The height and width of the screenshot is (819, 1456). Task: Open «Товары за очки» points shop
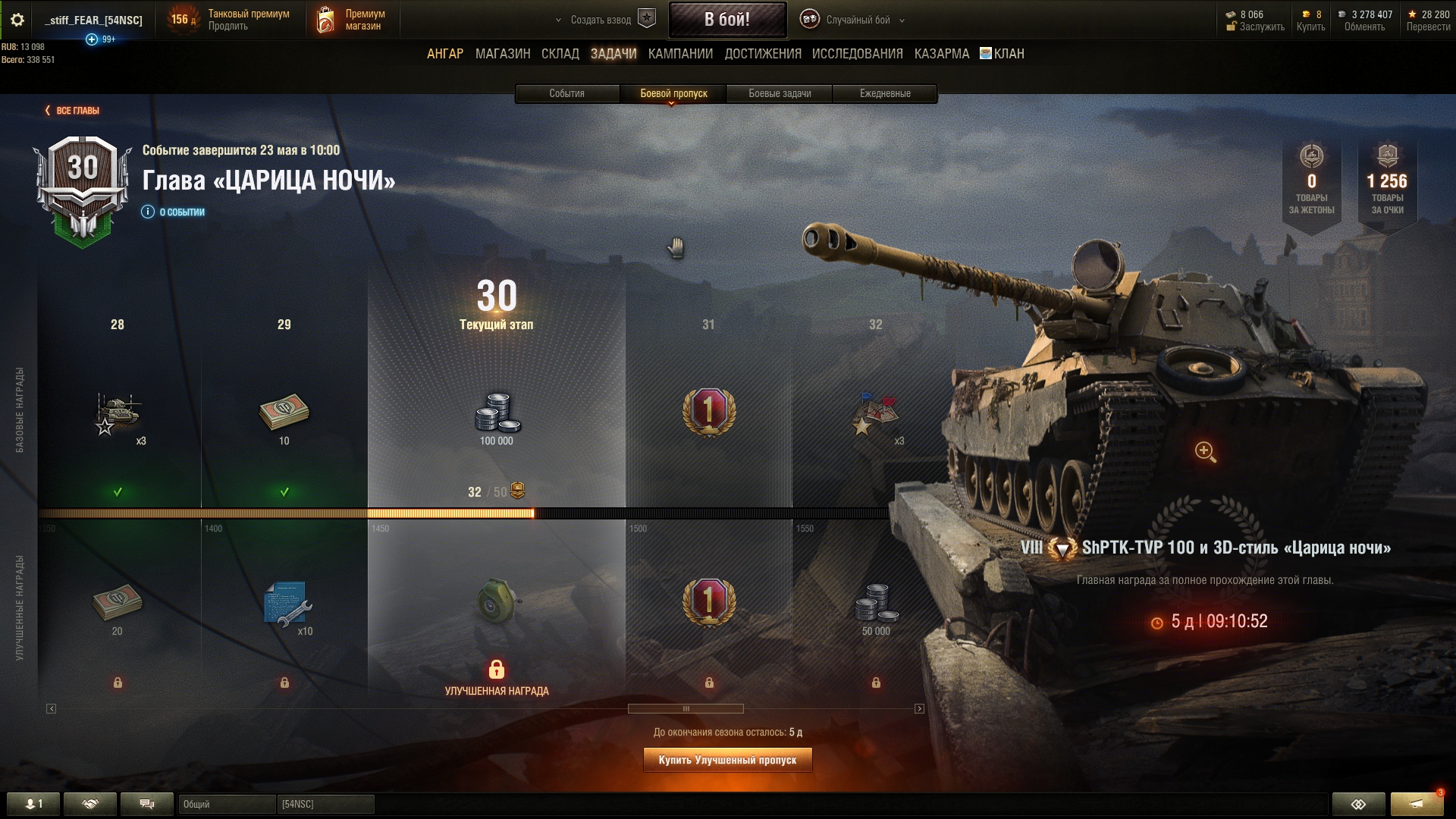[x=1387, y=182]
